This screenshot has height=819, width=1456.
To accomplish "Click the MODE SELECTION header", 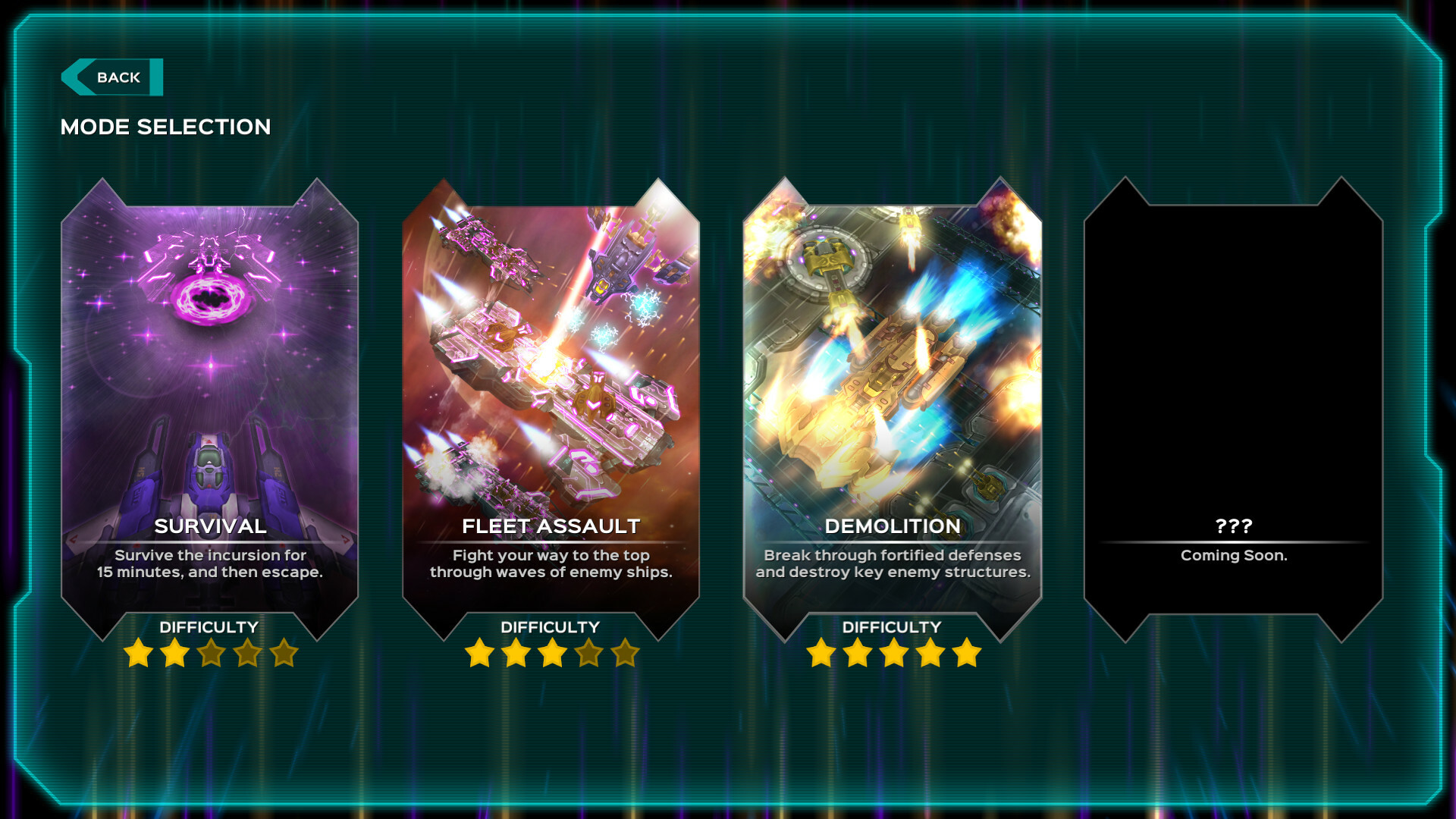I will pyautogui.click(x=166, y=127).
